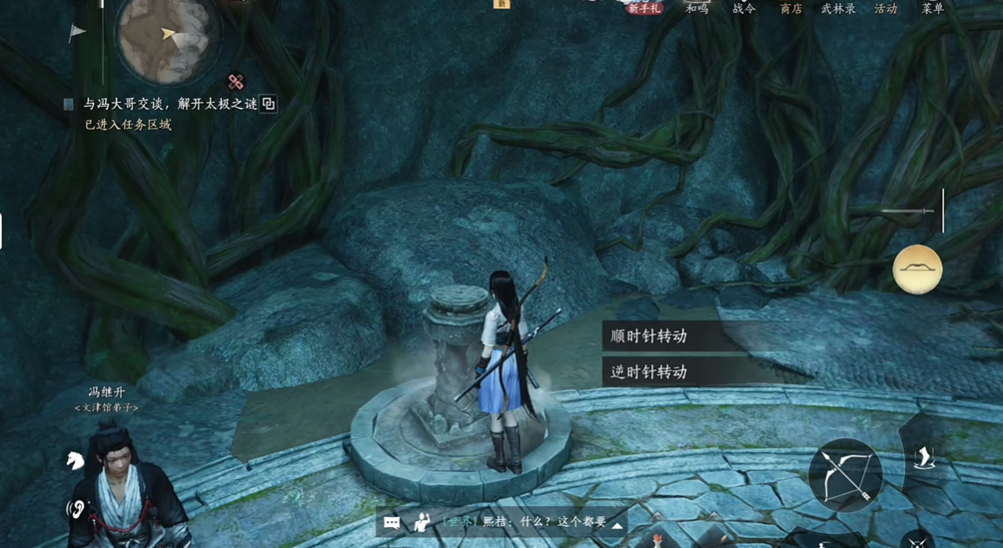This screenshot has height=548, width=1003.
Task: Open the 菜单 main menu
Action: tap(932, 8)
